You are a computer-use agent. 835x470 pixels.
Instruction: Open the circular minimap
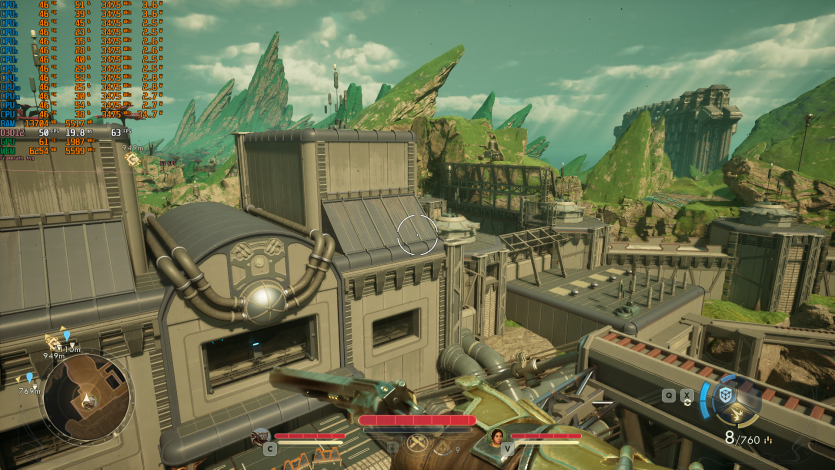point(86,398)
